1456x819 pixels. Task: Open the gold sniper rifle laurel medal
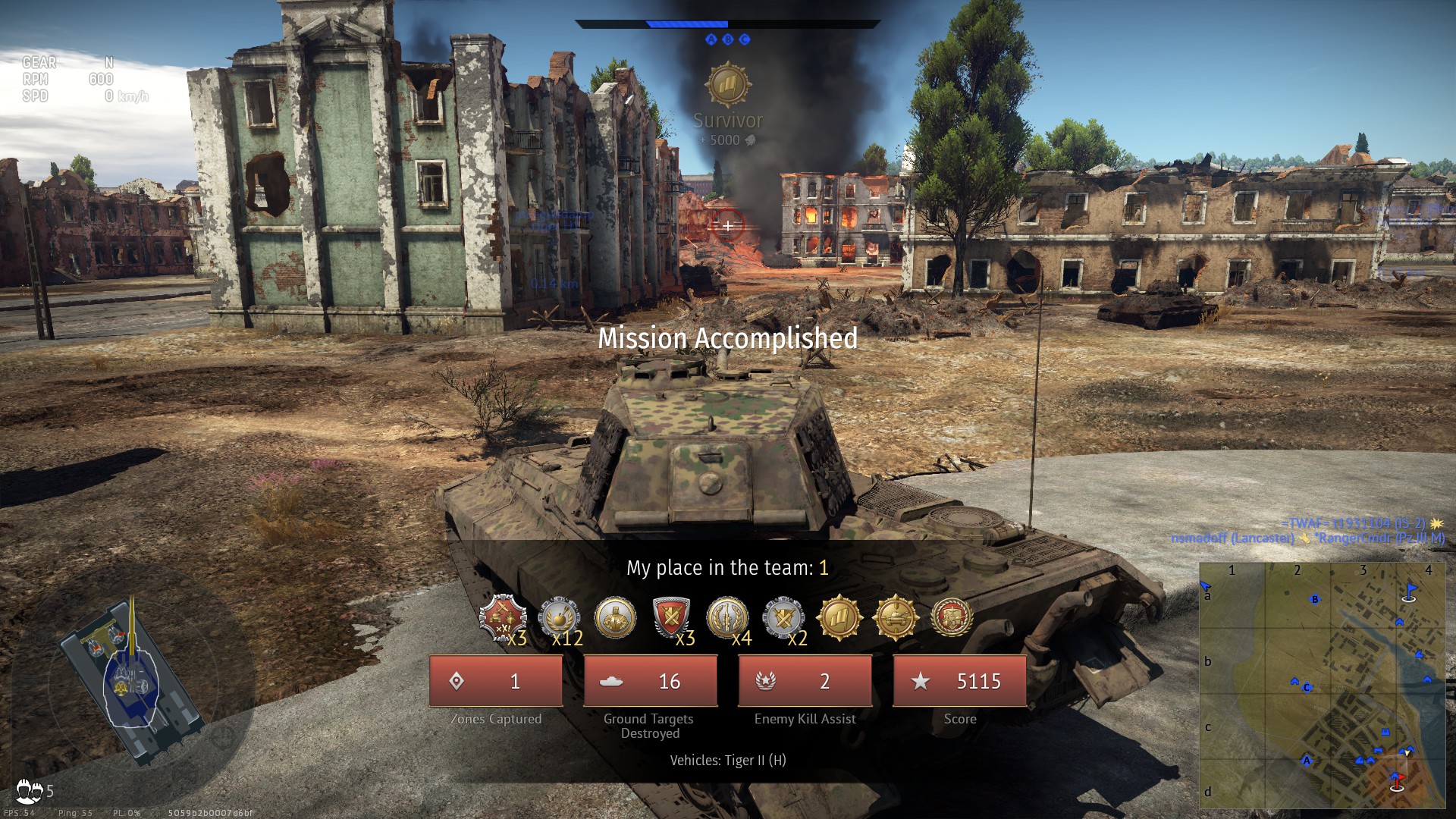(x=727, y=618)
